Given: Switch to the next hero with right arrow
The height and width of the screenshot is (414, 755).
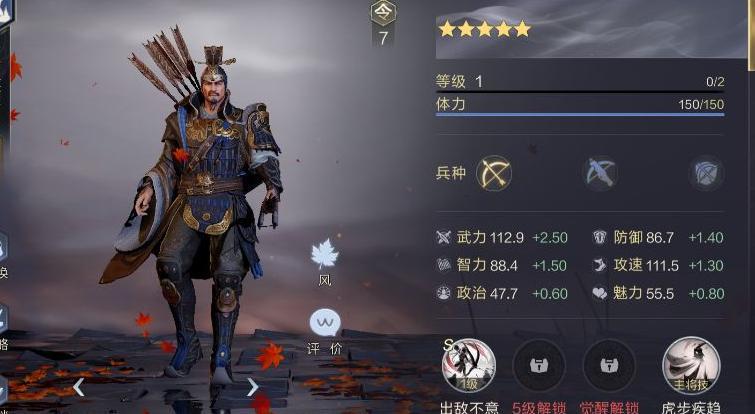Looking at the screenshot, I should [x=252, y=387].
